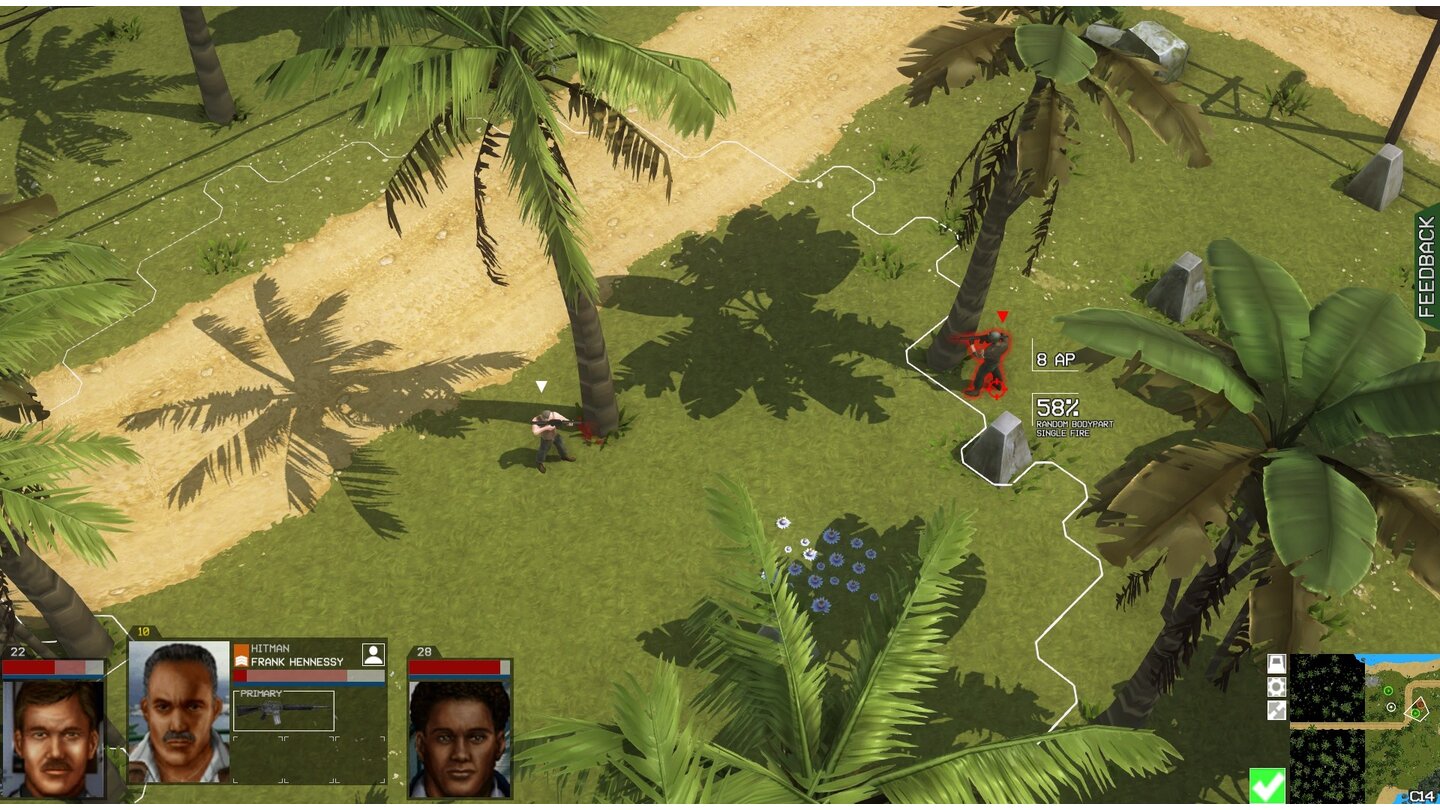Click the rank chevrons beside Frank Hennessy's name
The image size is (1440, 810).
(243, 659)
